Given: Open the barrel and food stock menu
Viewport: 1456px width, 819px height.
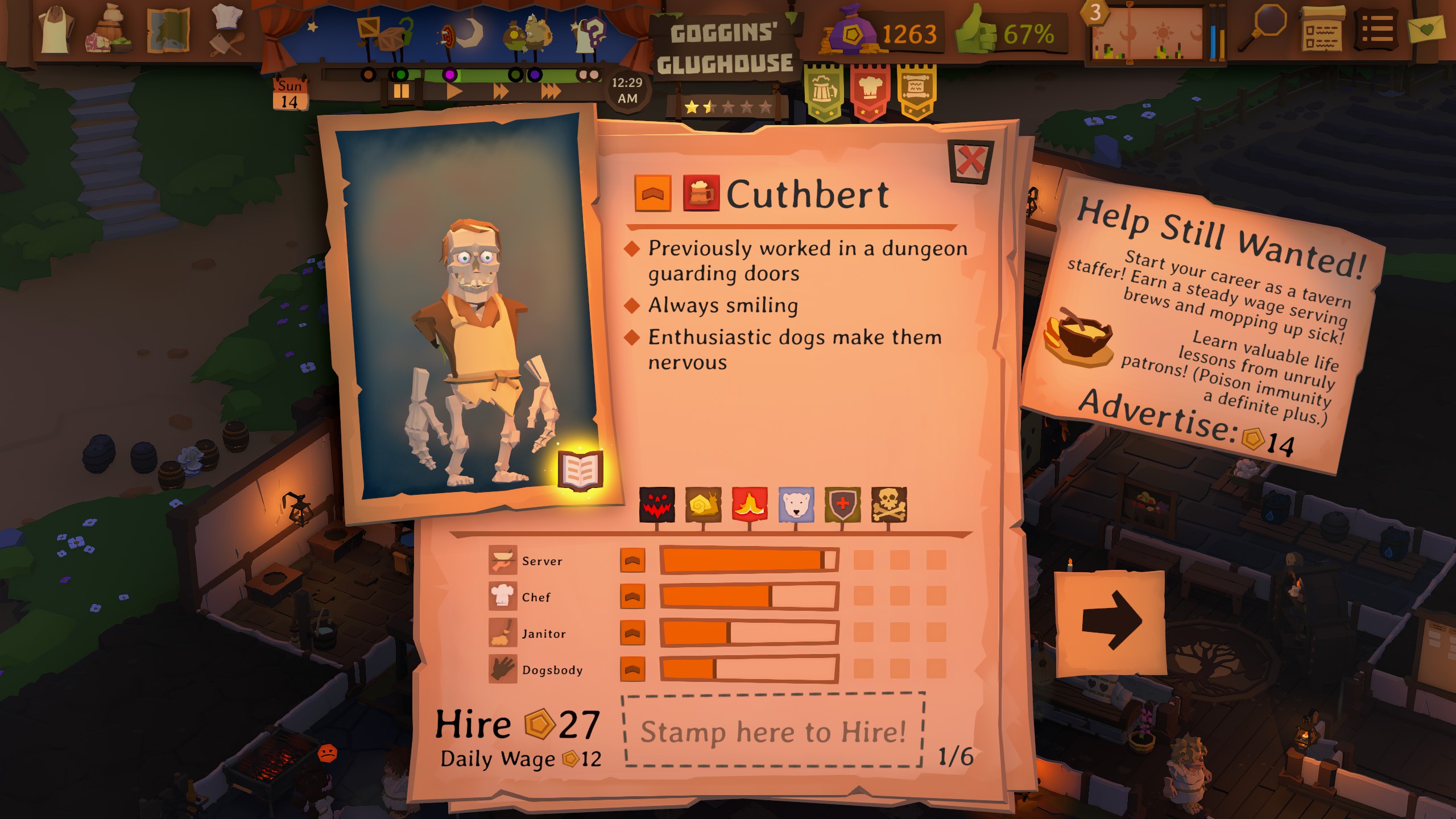Looking at the screenshot, I should tap(109, 30).
